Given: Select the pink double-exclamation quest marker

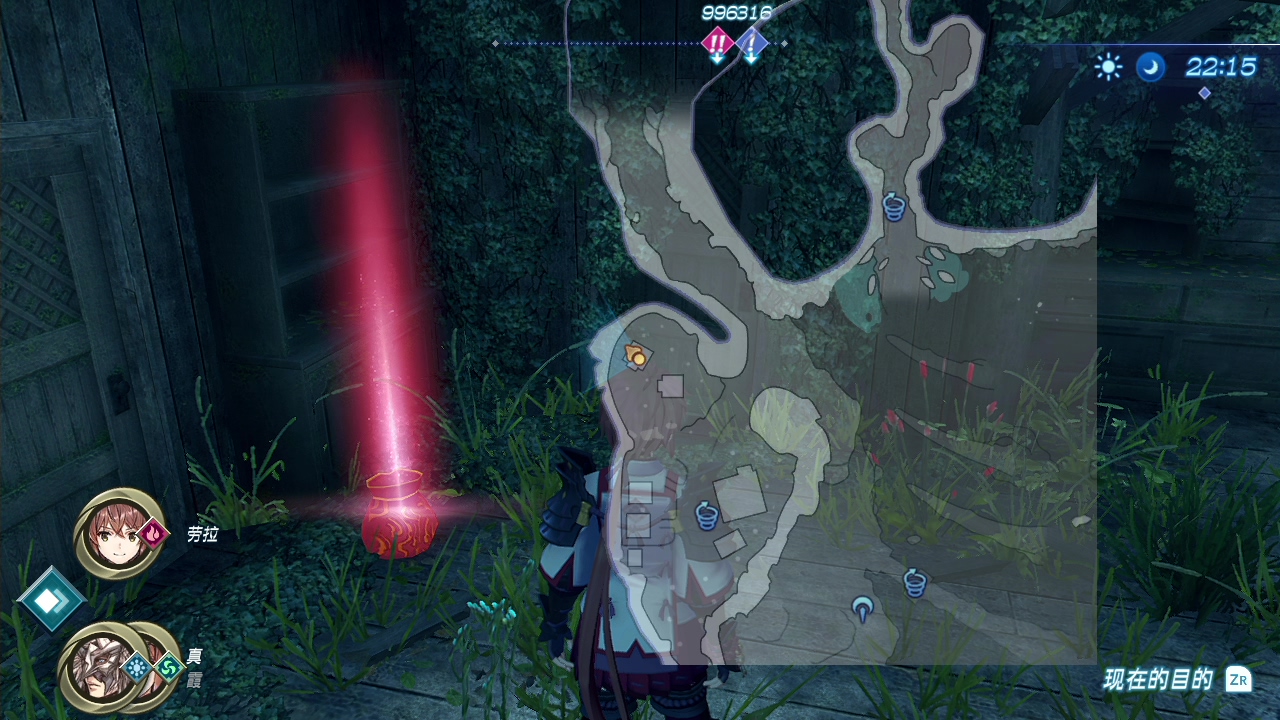Looking at the screenshot, I should pyautogui.click(x=717, y=42).
